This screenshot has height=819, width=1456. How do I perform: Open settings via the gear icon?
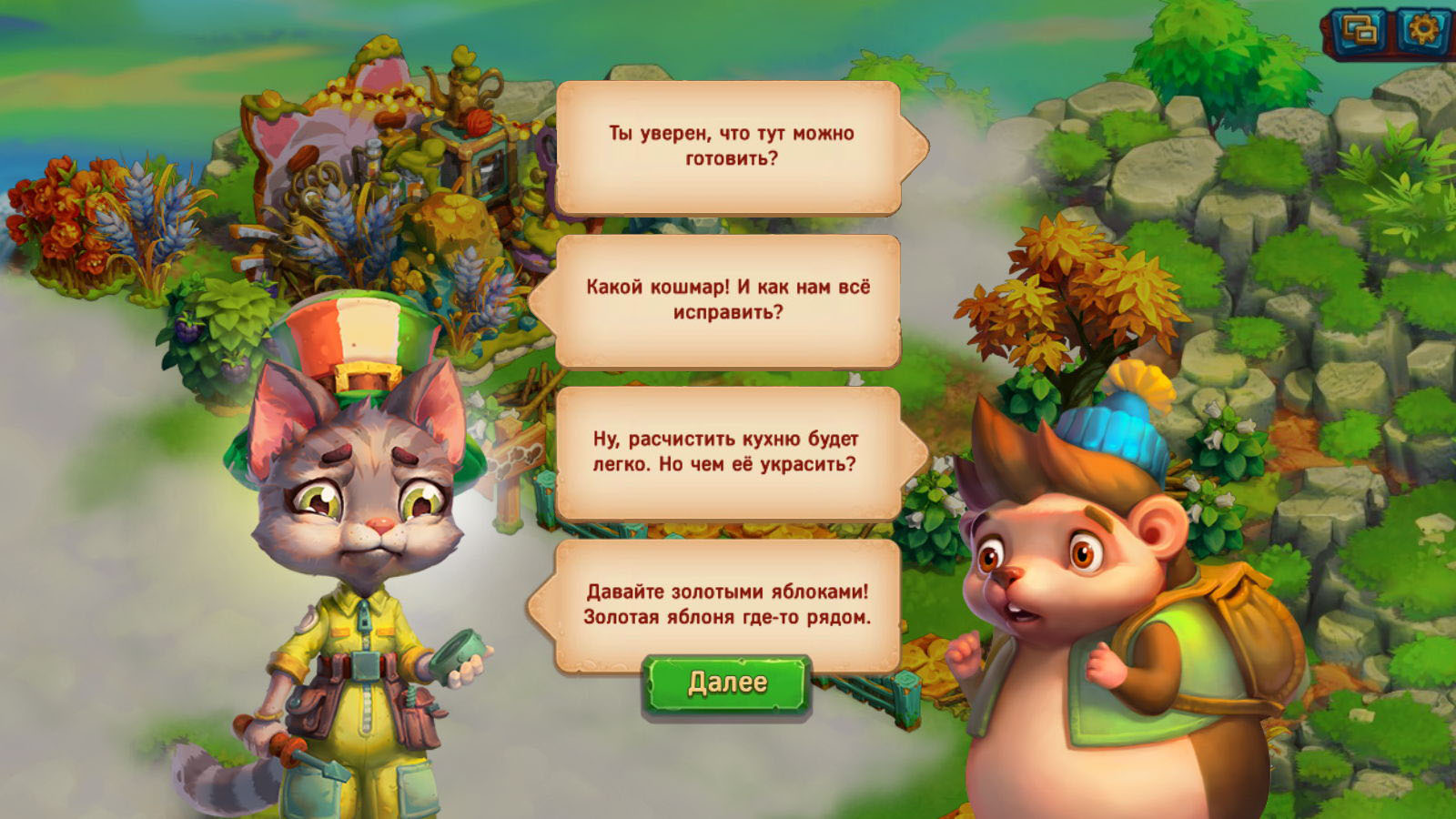1422,32
